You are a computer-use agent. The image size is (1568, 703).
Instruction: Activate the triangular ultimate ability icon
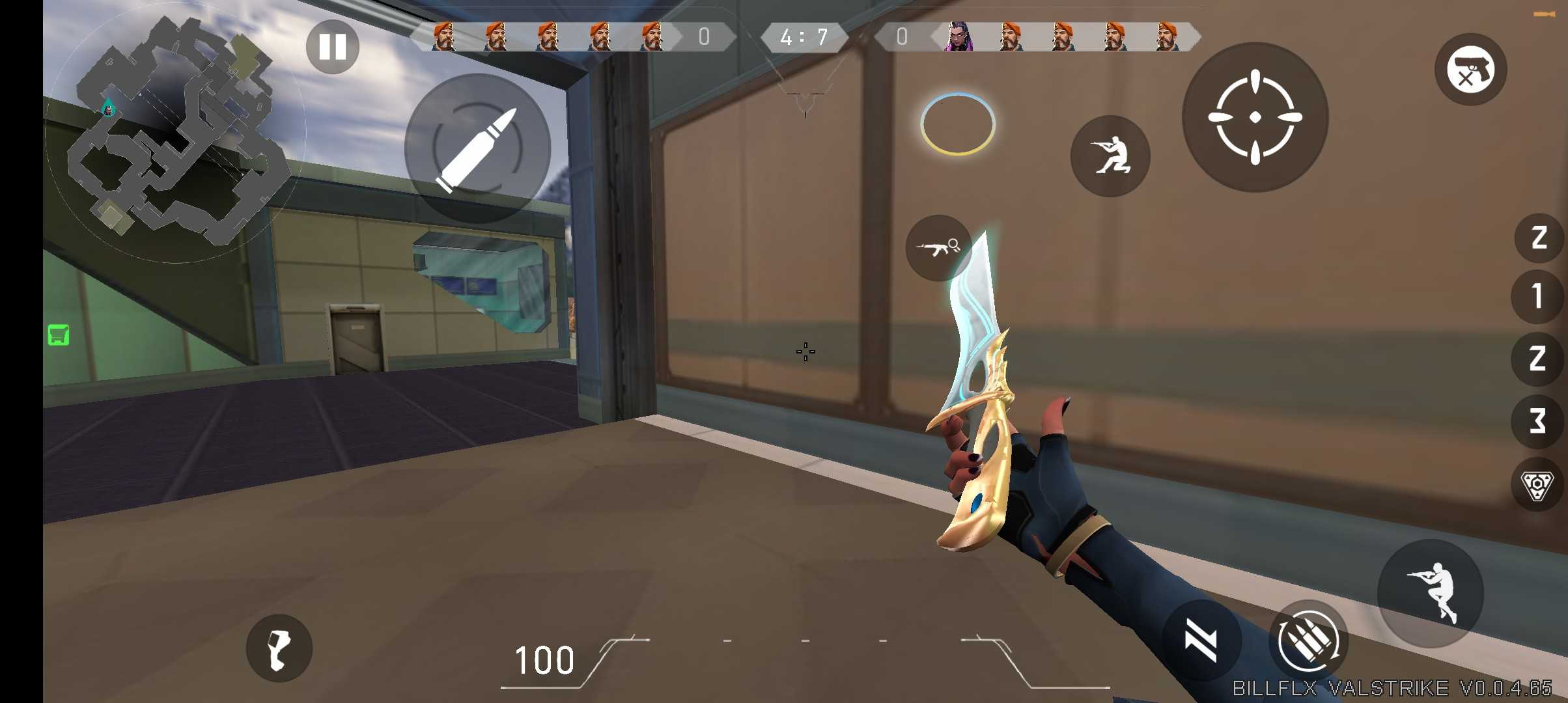[1537, 485]
